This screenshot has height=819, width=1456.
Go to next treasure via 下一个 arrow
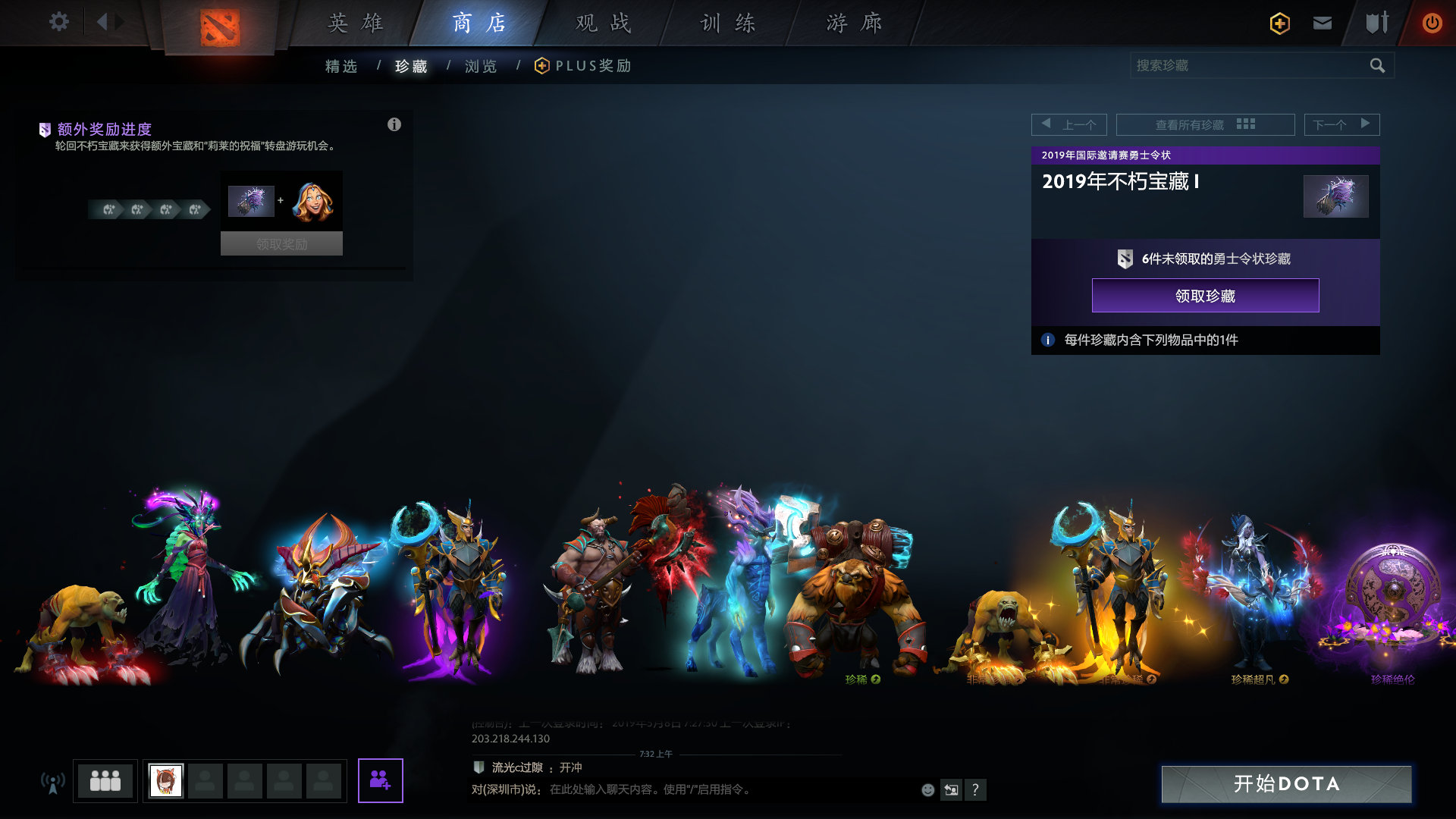(x=1366, y=124)
